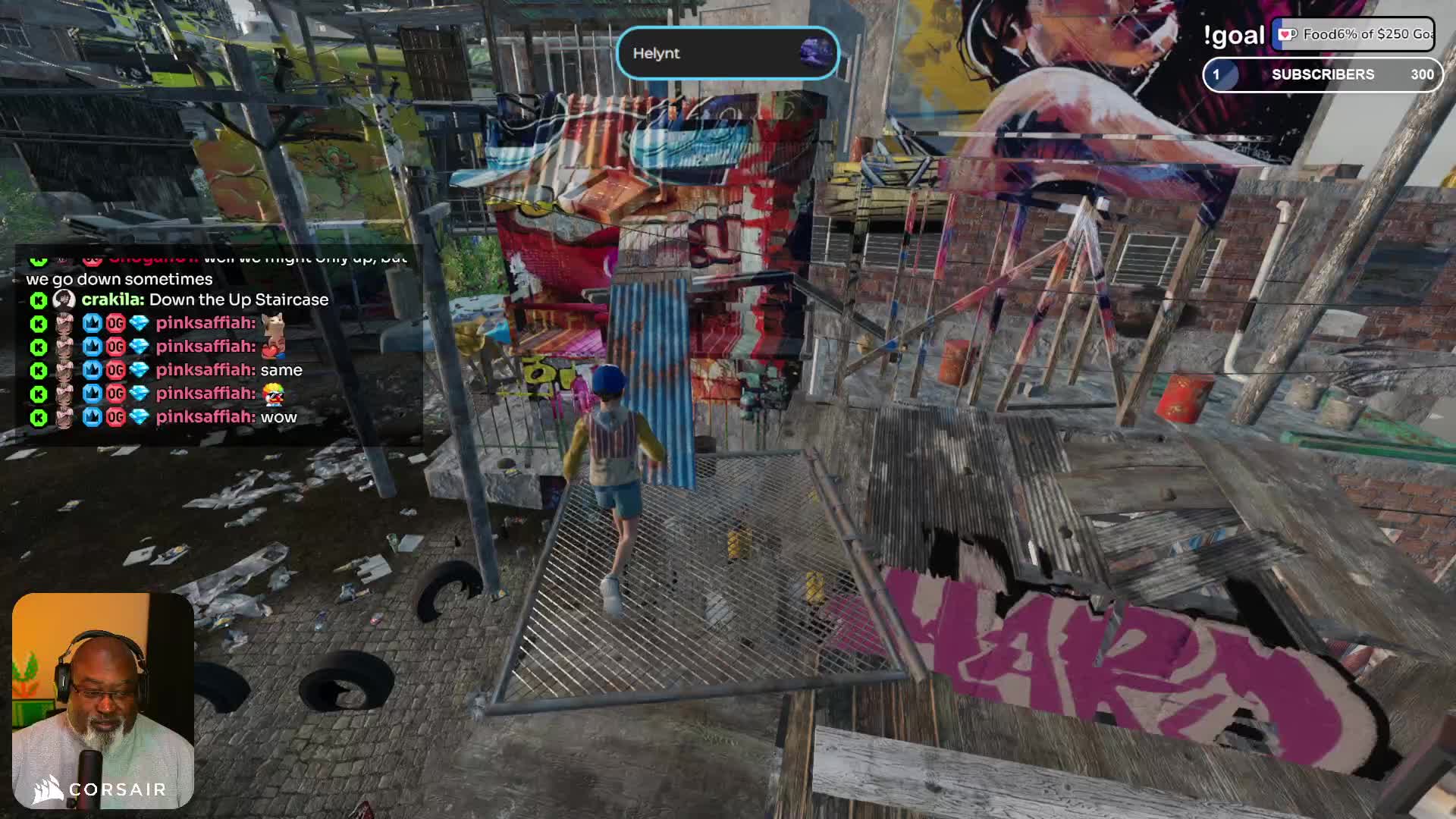
Task: Click the Helynt now-playing music widget
Action: pyautogui.click(x=727, y=54)
